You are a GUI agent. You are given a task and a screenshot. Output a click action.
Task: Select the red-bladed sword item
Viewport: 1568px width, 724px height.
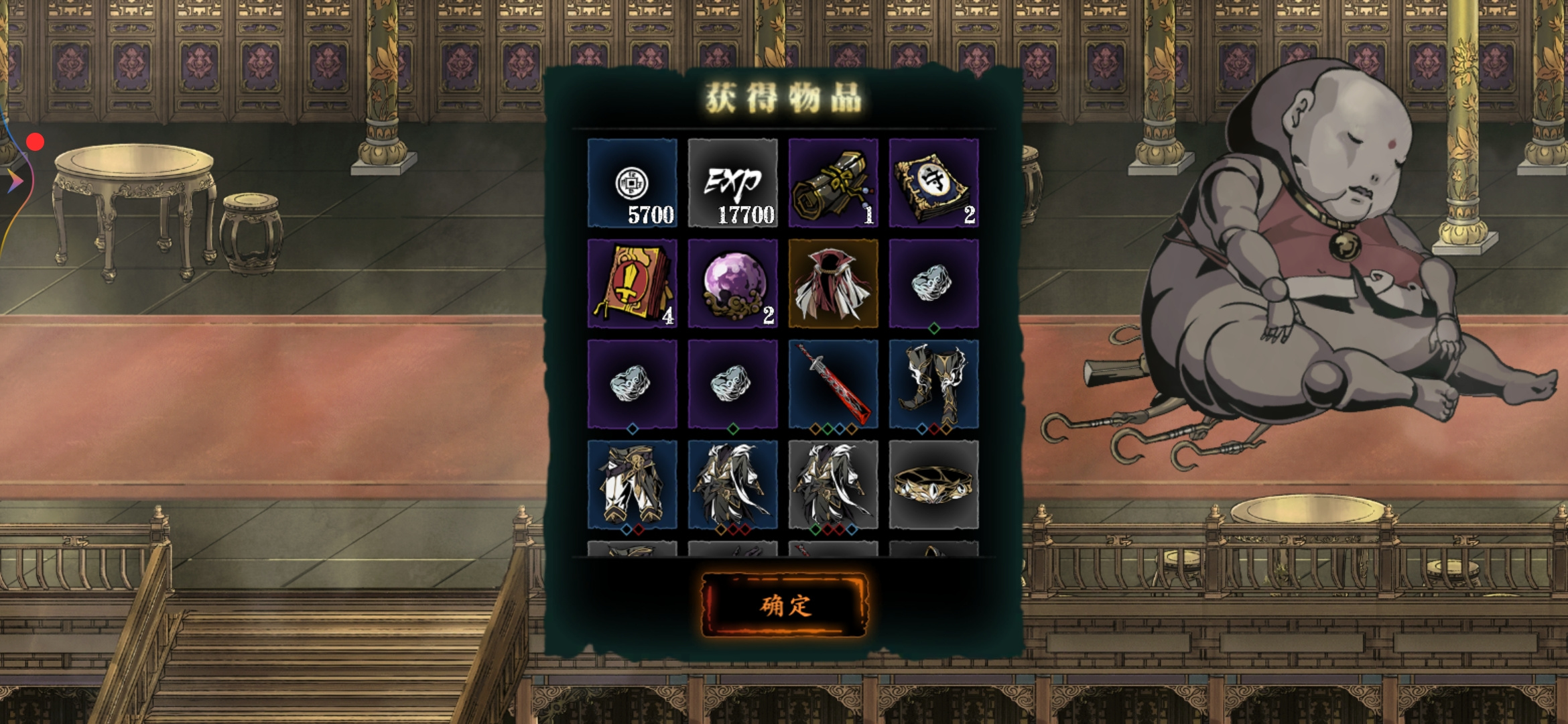click(833, 384)
